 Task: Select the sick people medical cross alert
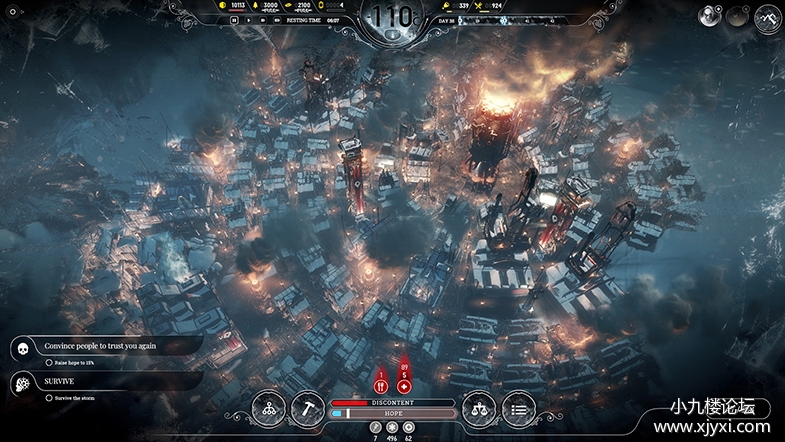coord(404,385)
